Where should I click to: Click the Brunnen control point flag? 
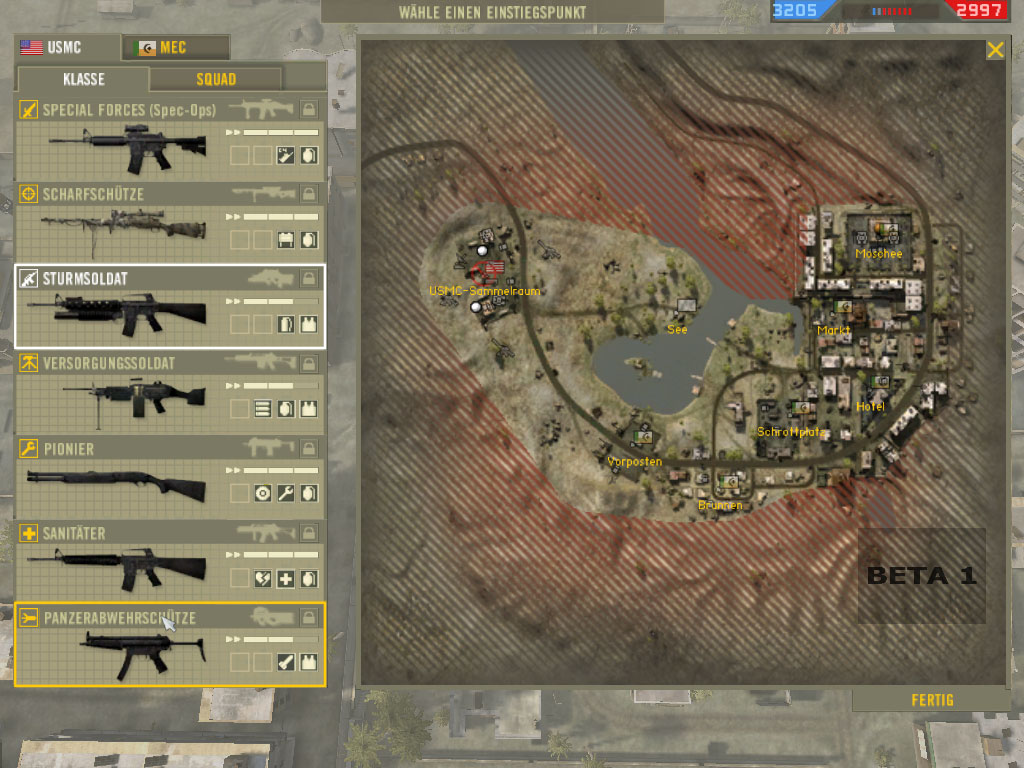tap(730, 484)
